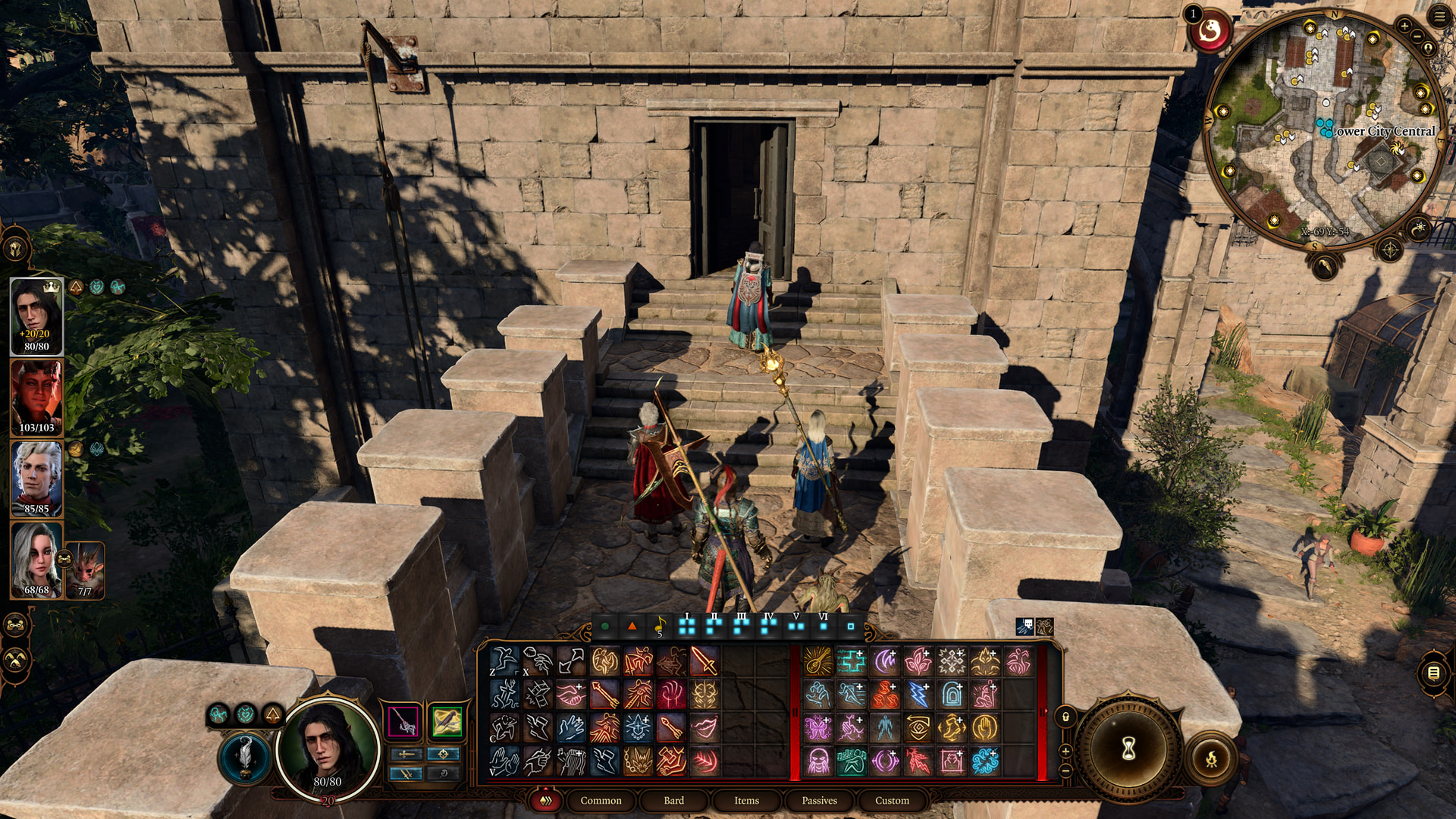Zoom in on the minimap
The height and width of the screenshot is (819, 1456).
point(1404,27)
